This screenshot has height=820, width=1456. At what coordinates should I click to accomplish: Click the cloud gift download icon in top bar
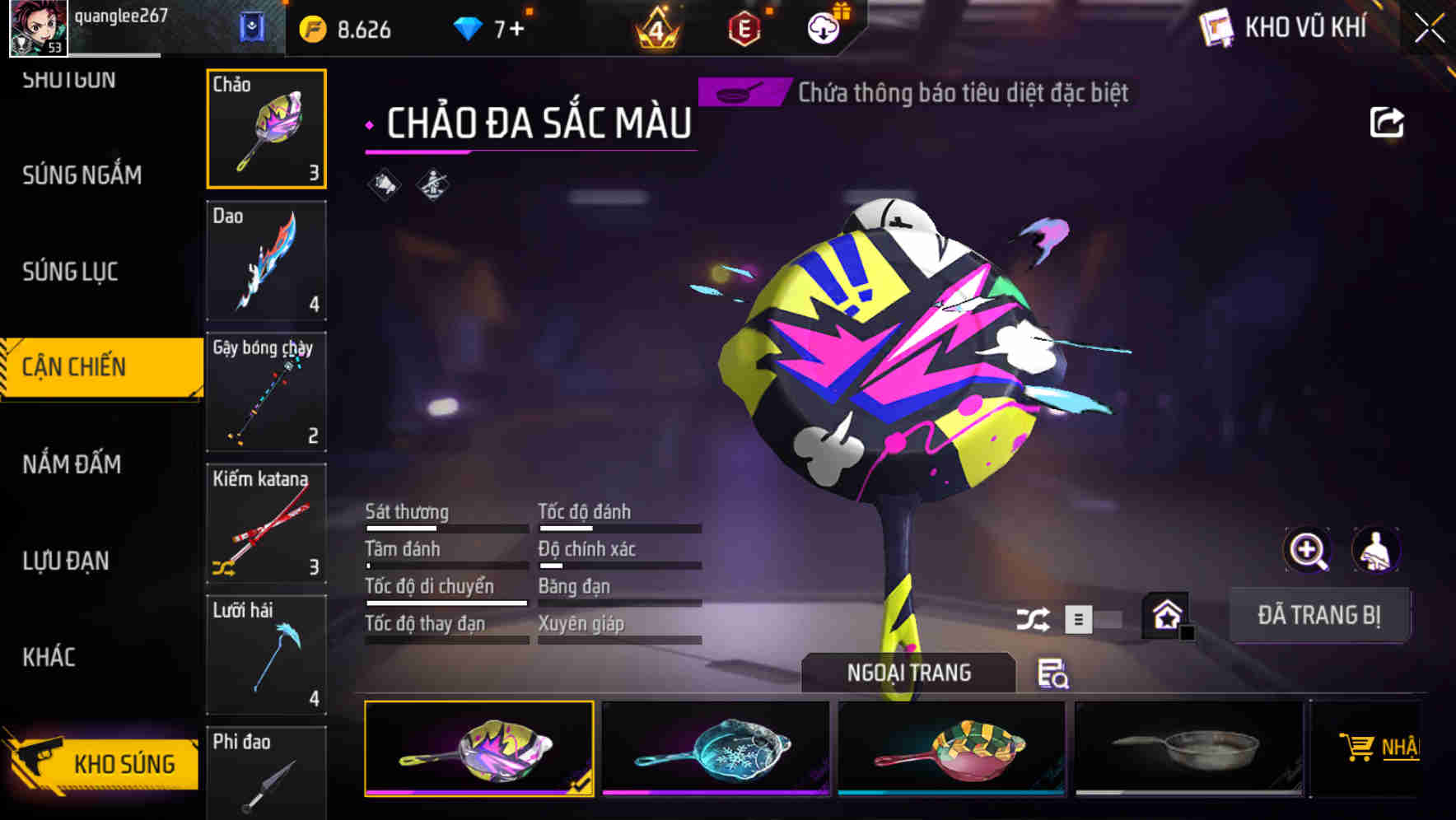pos(824,26)
